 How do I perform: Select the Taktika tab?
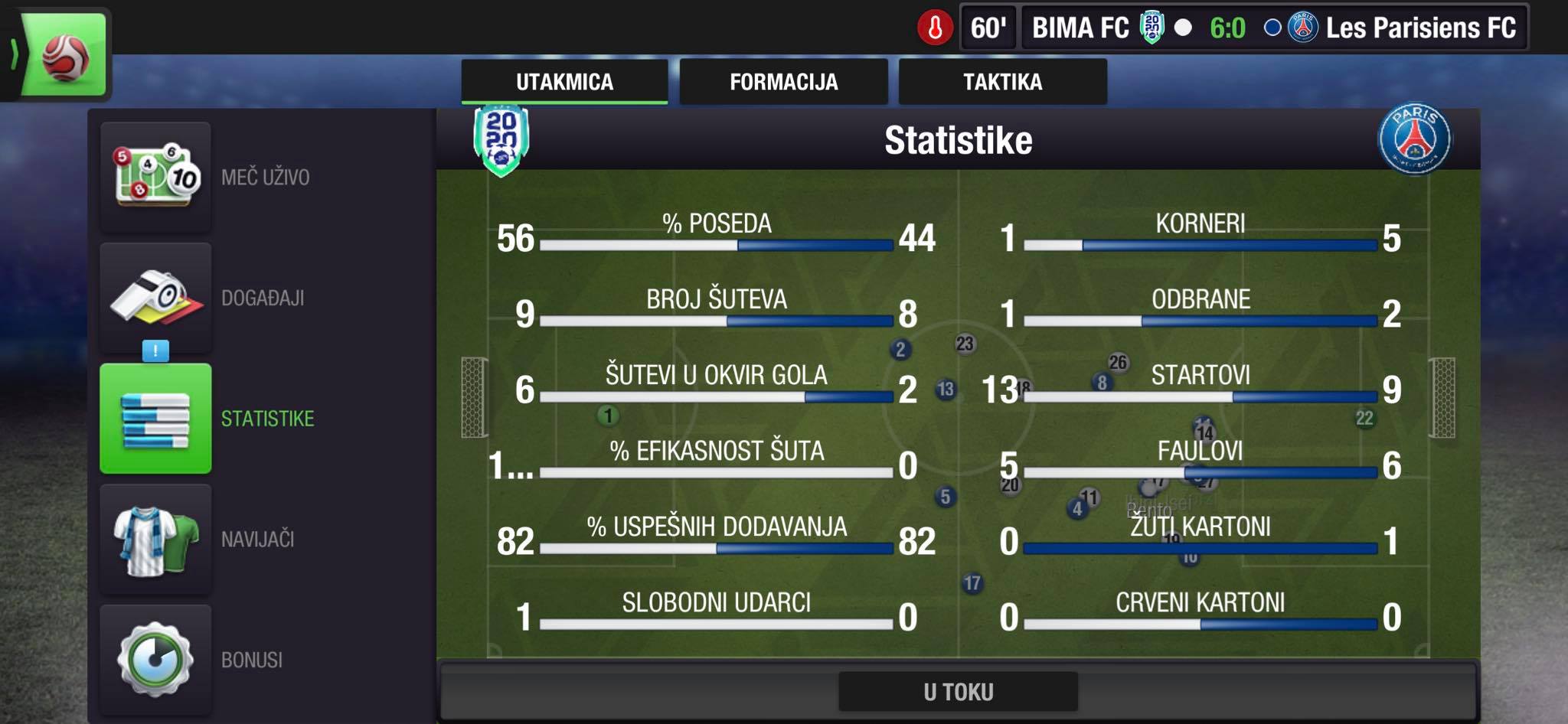1002,82
